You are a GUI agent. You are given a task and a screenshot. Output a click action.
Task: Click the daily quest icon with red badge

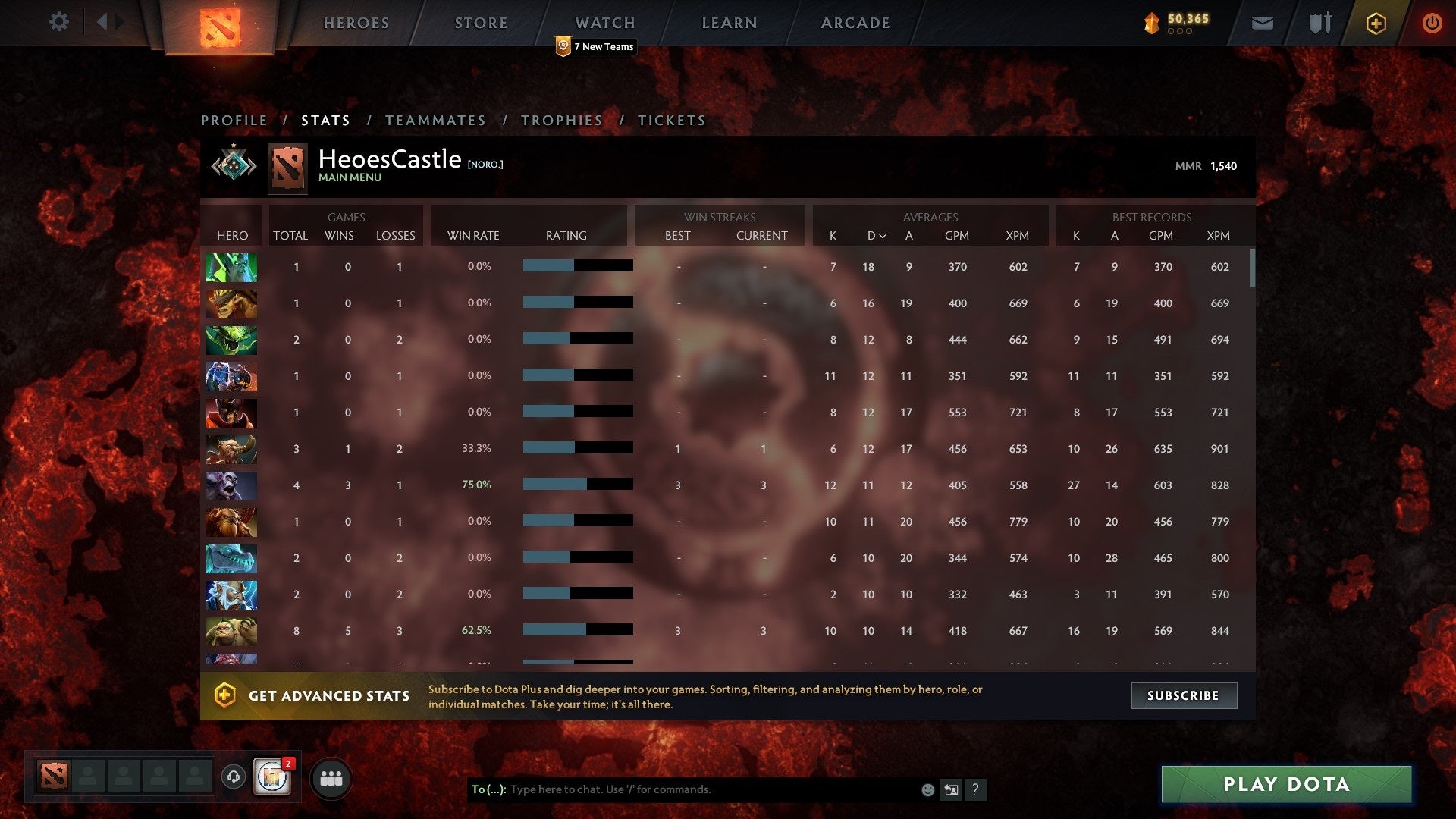pos(271,777)
